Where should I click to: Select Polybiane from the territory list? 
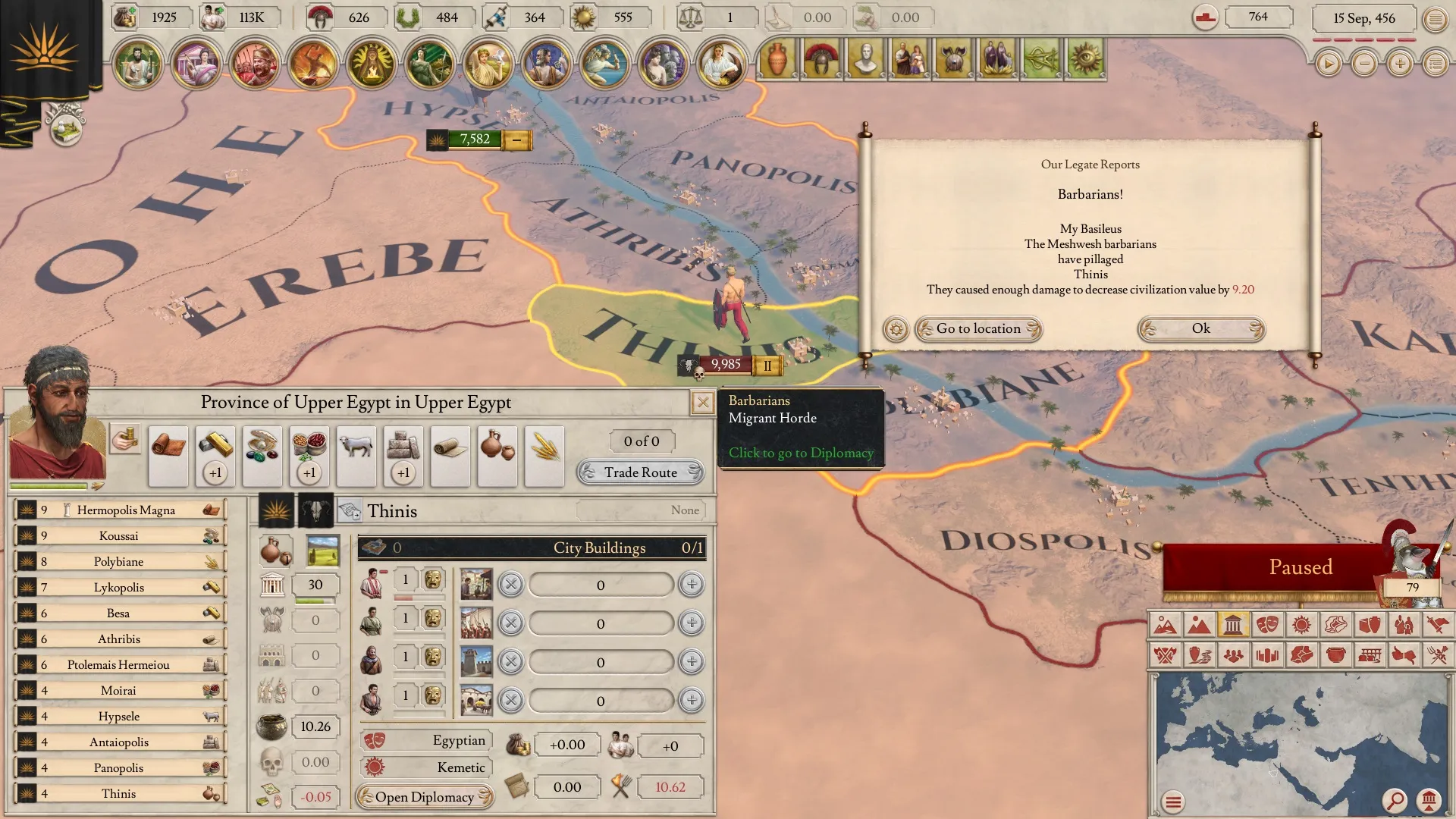pos(120,562)
